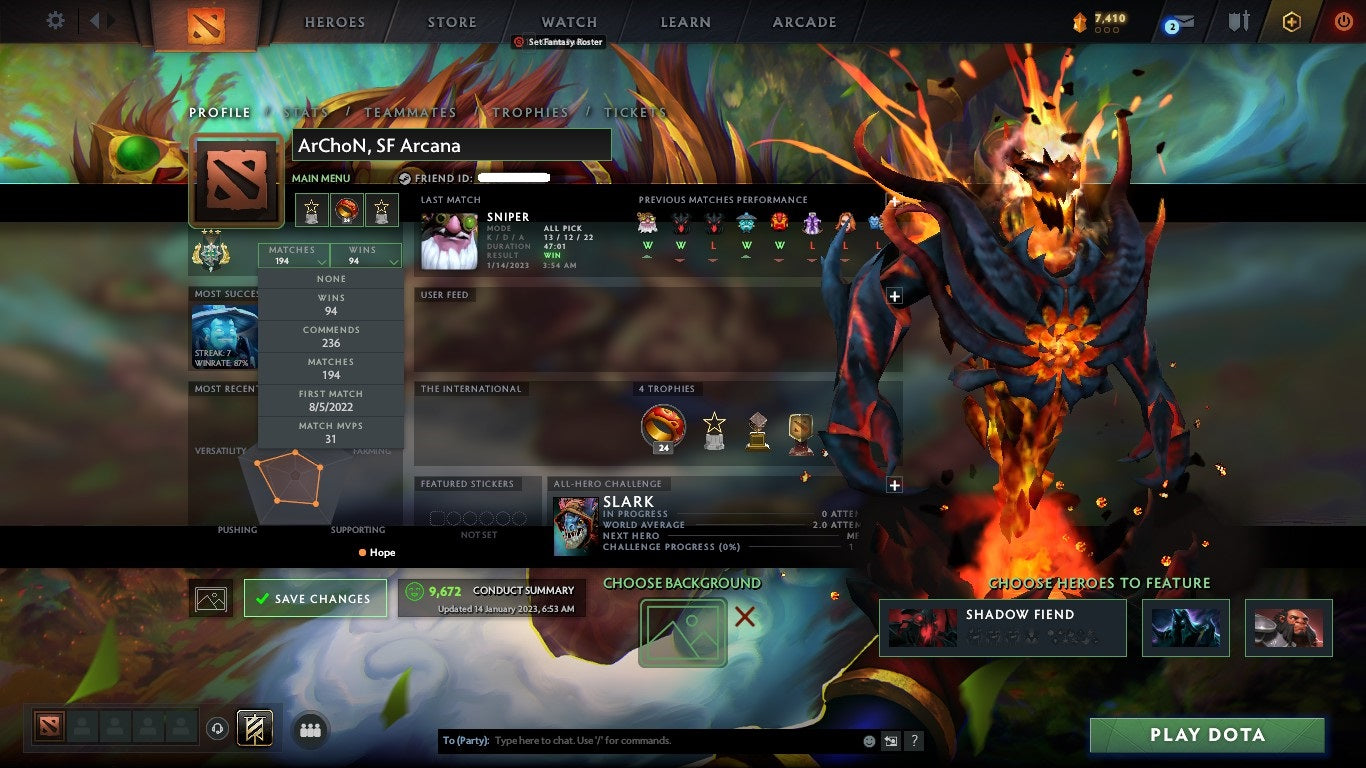This screenshot has width=1366, height=768.
Task: Expand the MATCHES stat dropdown
Action: pos(291,253)
